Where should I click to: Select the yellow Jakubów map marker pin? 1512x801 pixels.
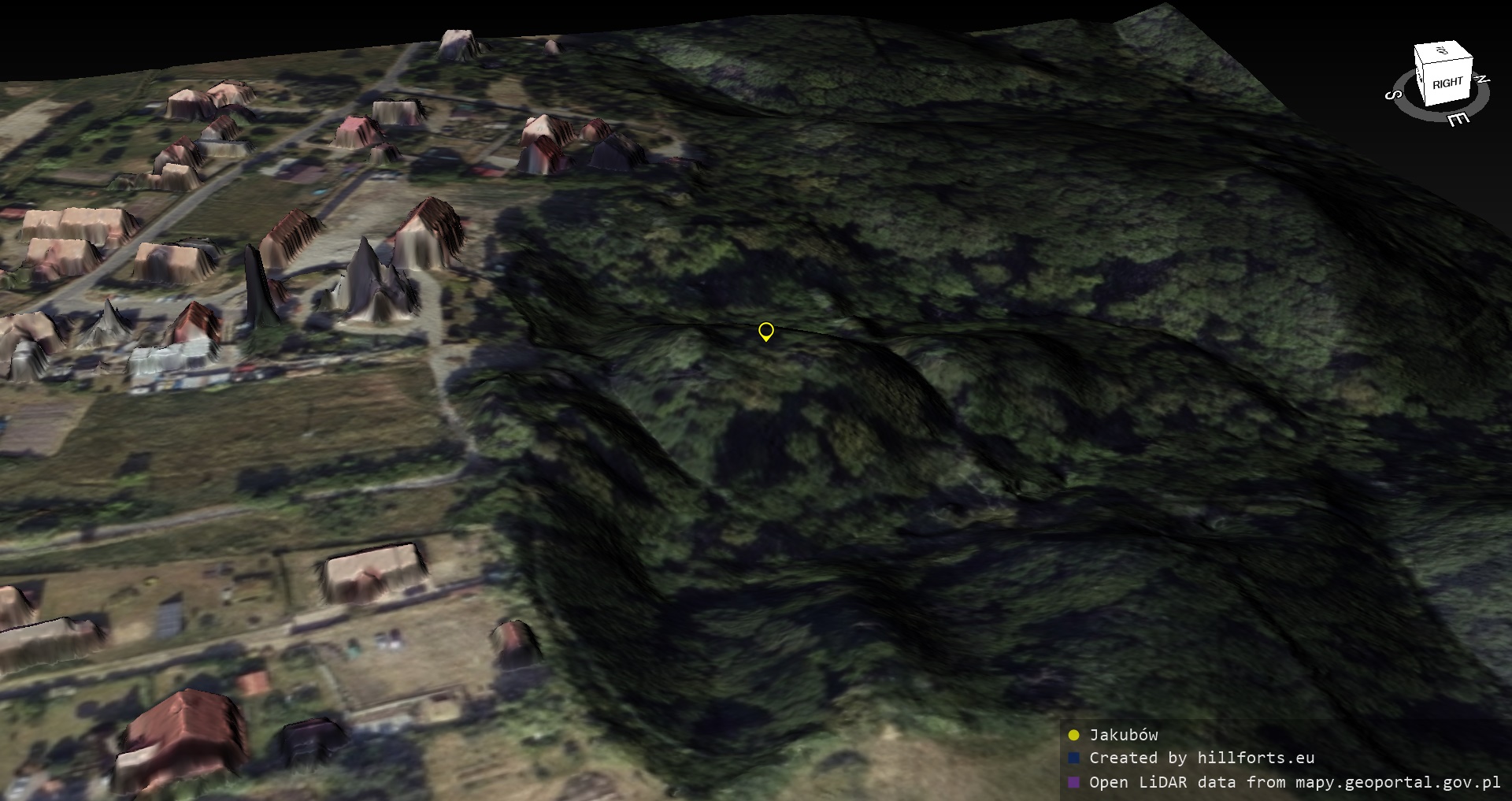[x=765, y=332]
